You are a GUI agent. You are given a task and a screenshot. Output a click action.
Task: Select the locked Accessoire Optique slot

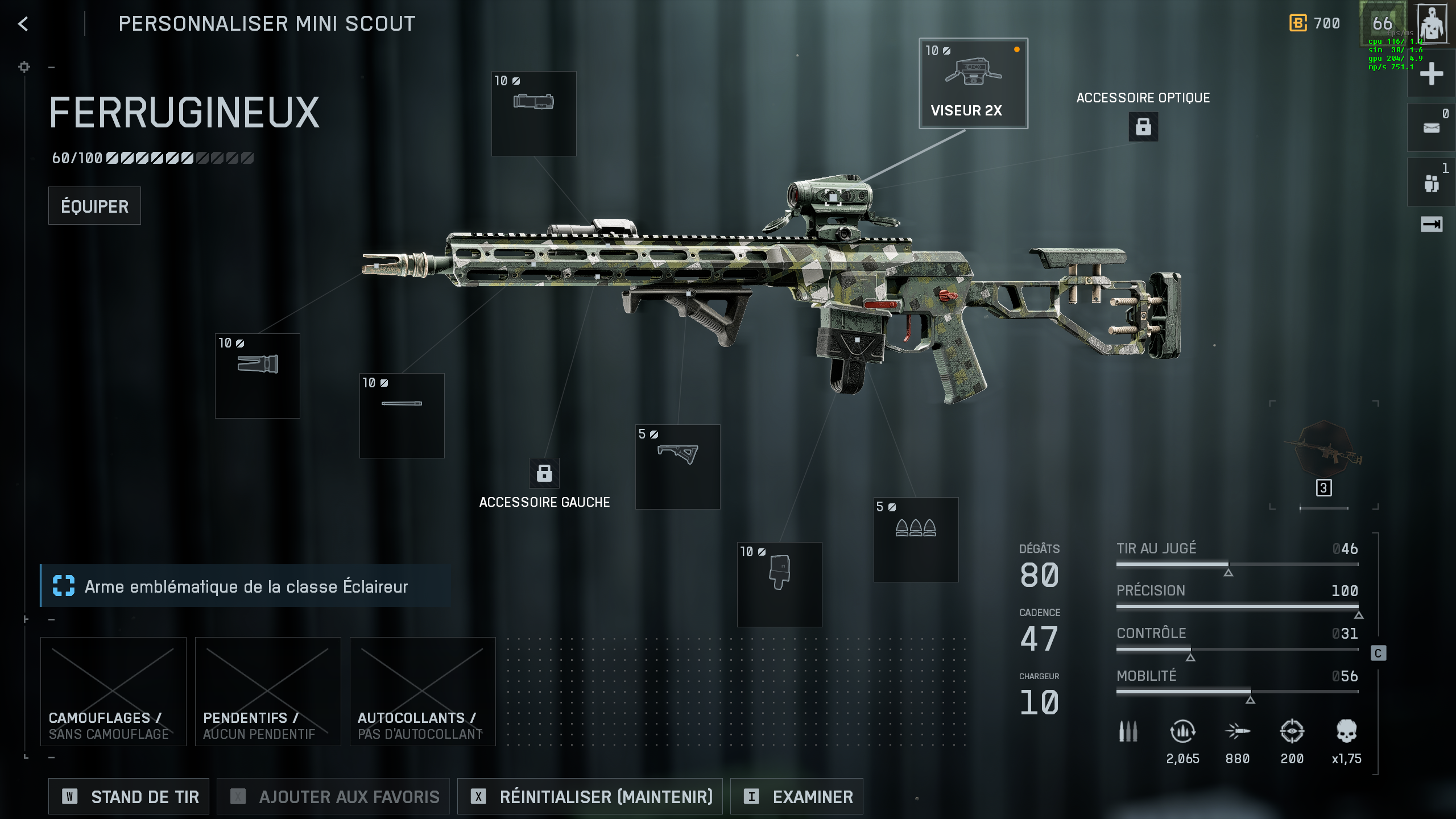[1143, 126]
